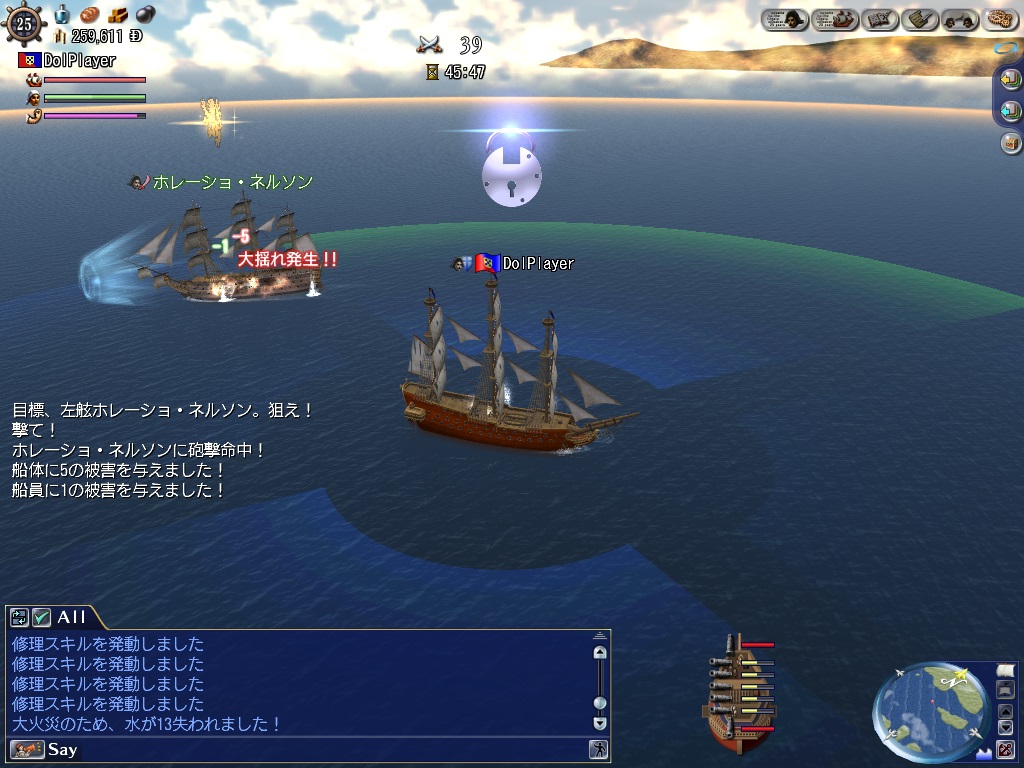Open the treasure chest item button
The width and height of the screenshot is (1024, 768).
coord(1011,143)
